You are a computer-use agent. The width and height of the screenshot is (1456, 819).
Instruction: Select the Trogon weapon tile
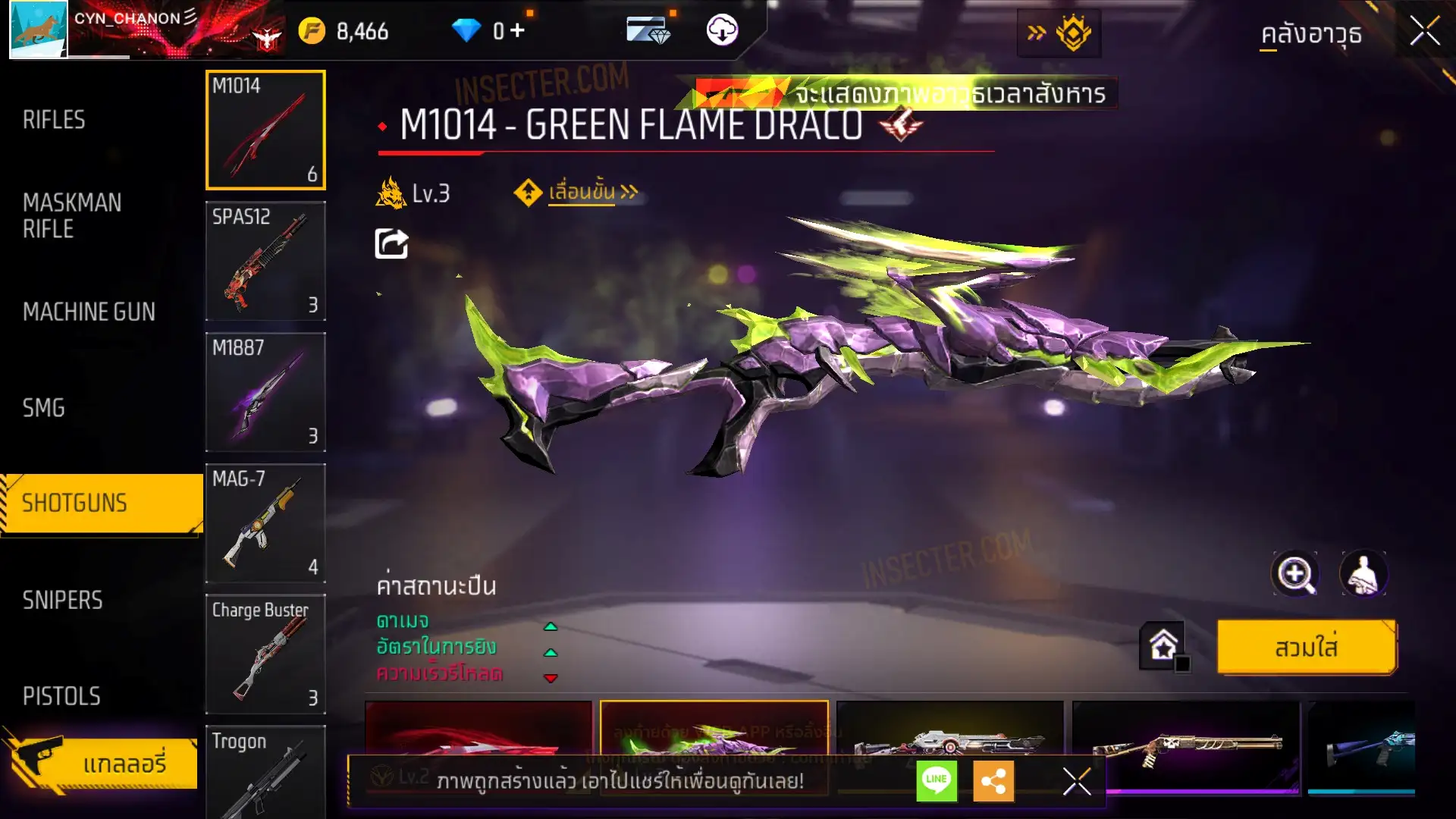tap(265, 772)
